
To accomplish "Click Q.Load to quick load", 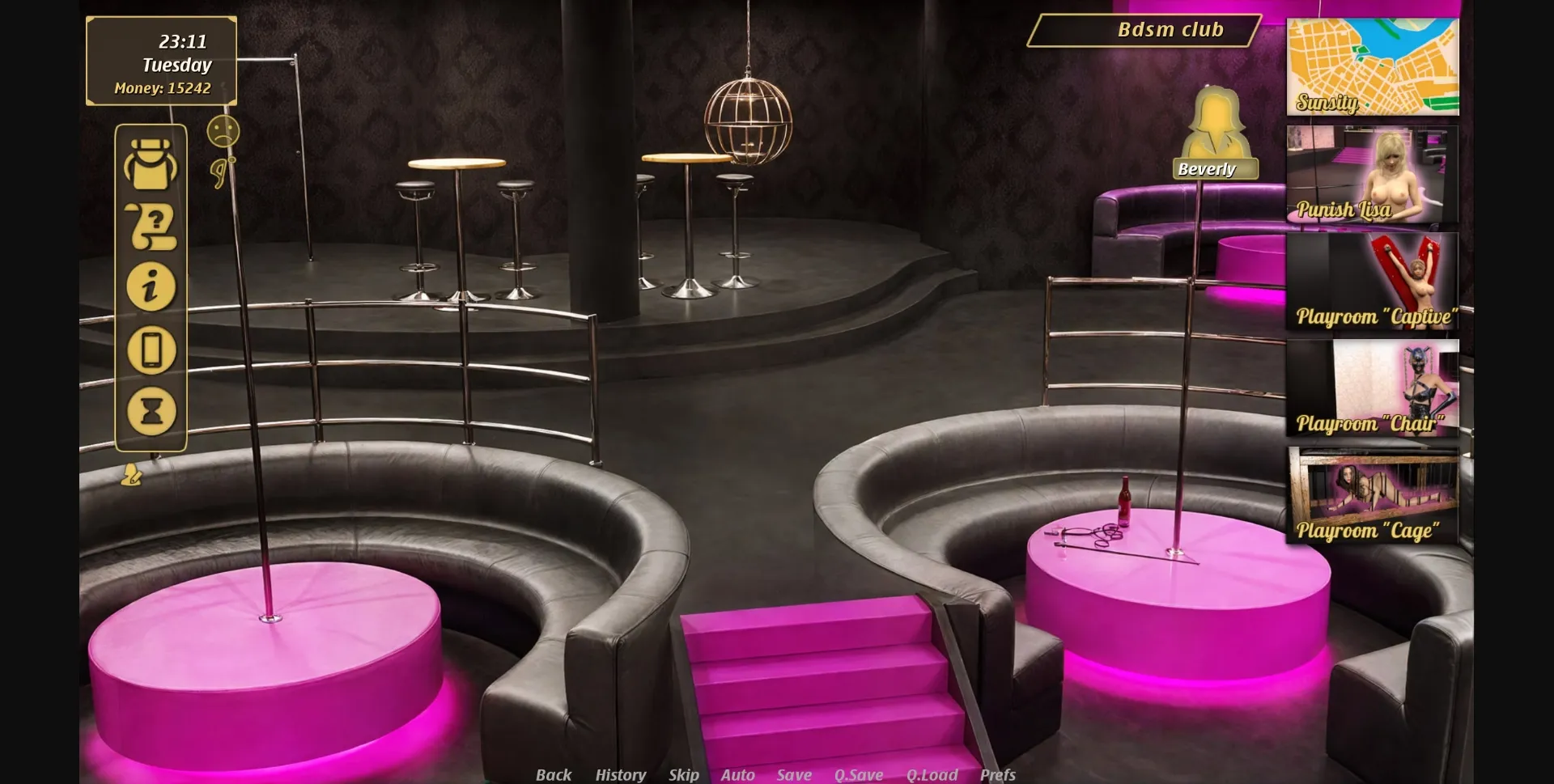I will pyautogui.click(x=932, y=774).
